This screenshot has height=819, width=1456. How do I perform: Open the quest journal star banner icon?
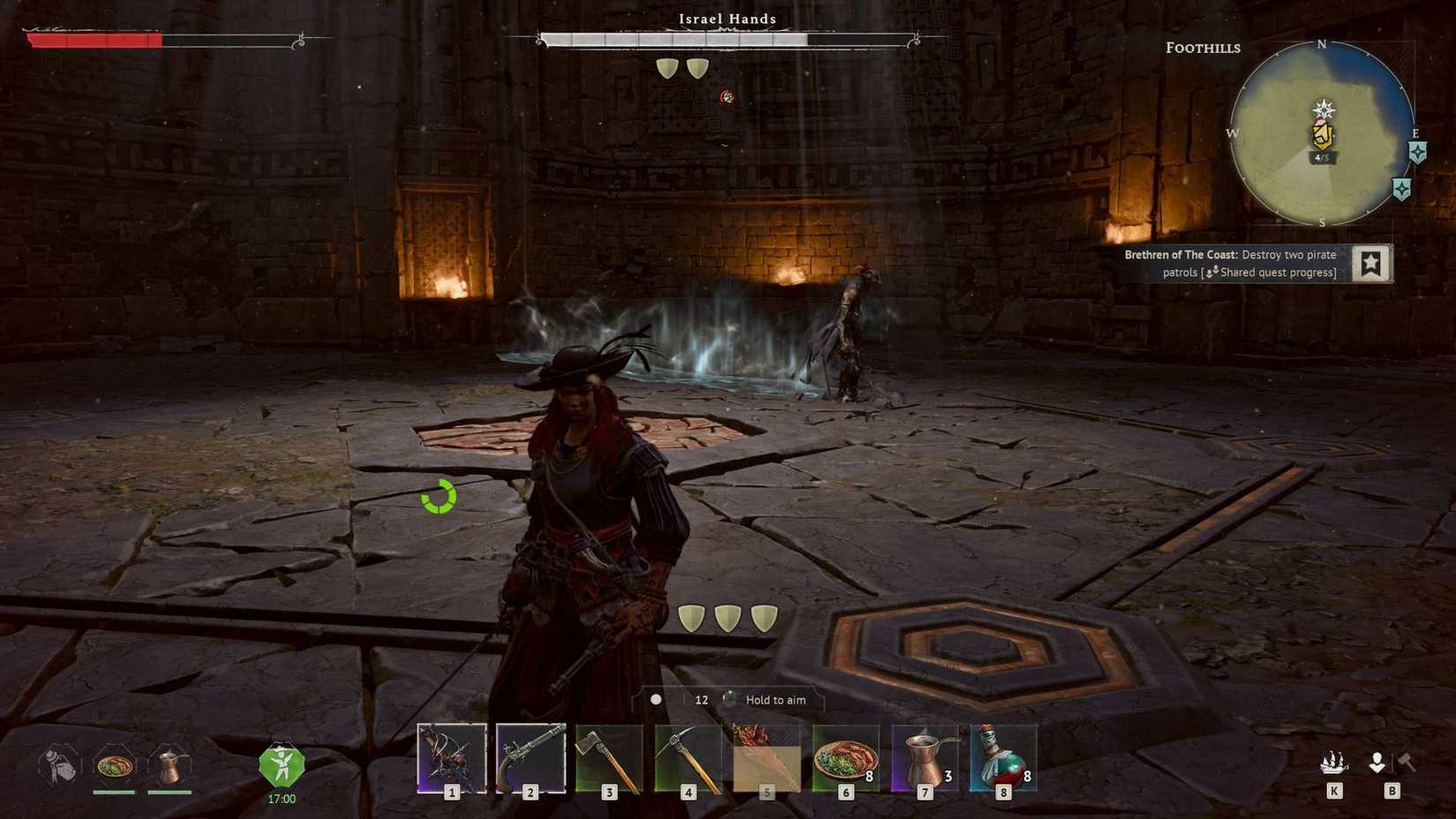coord(1370,263)
